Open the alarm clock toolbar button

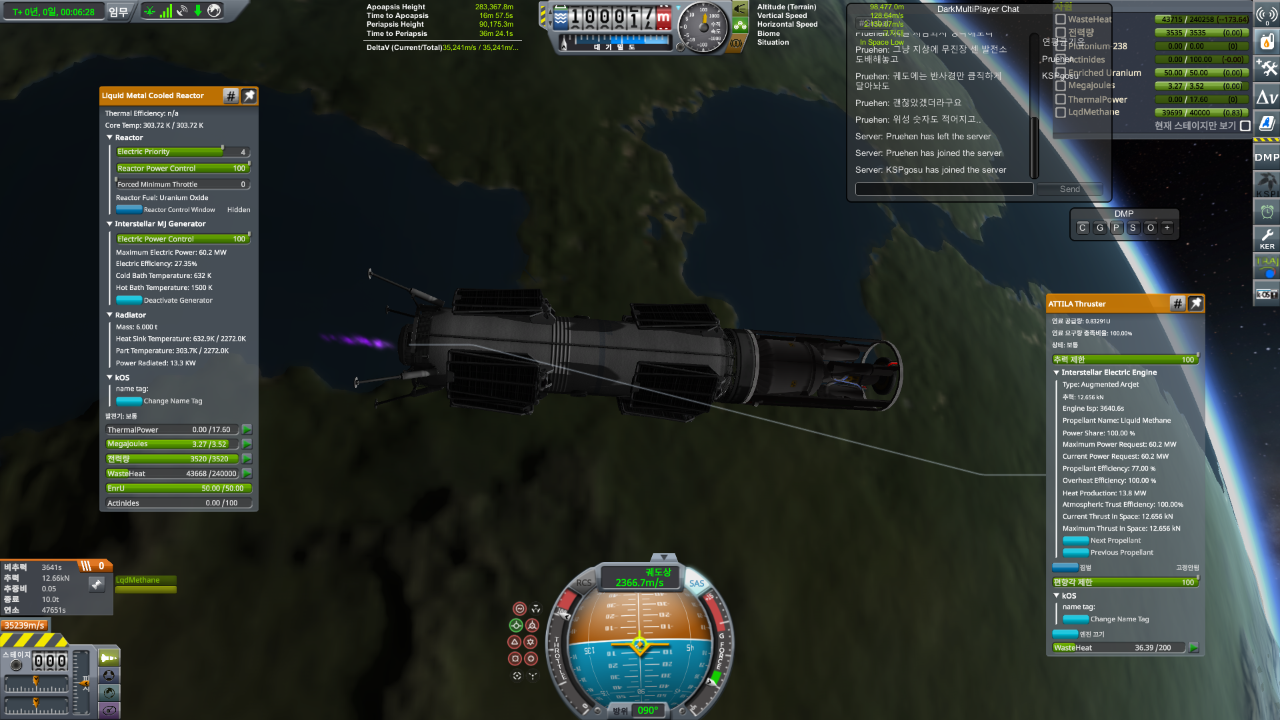(1266, 211)
